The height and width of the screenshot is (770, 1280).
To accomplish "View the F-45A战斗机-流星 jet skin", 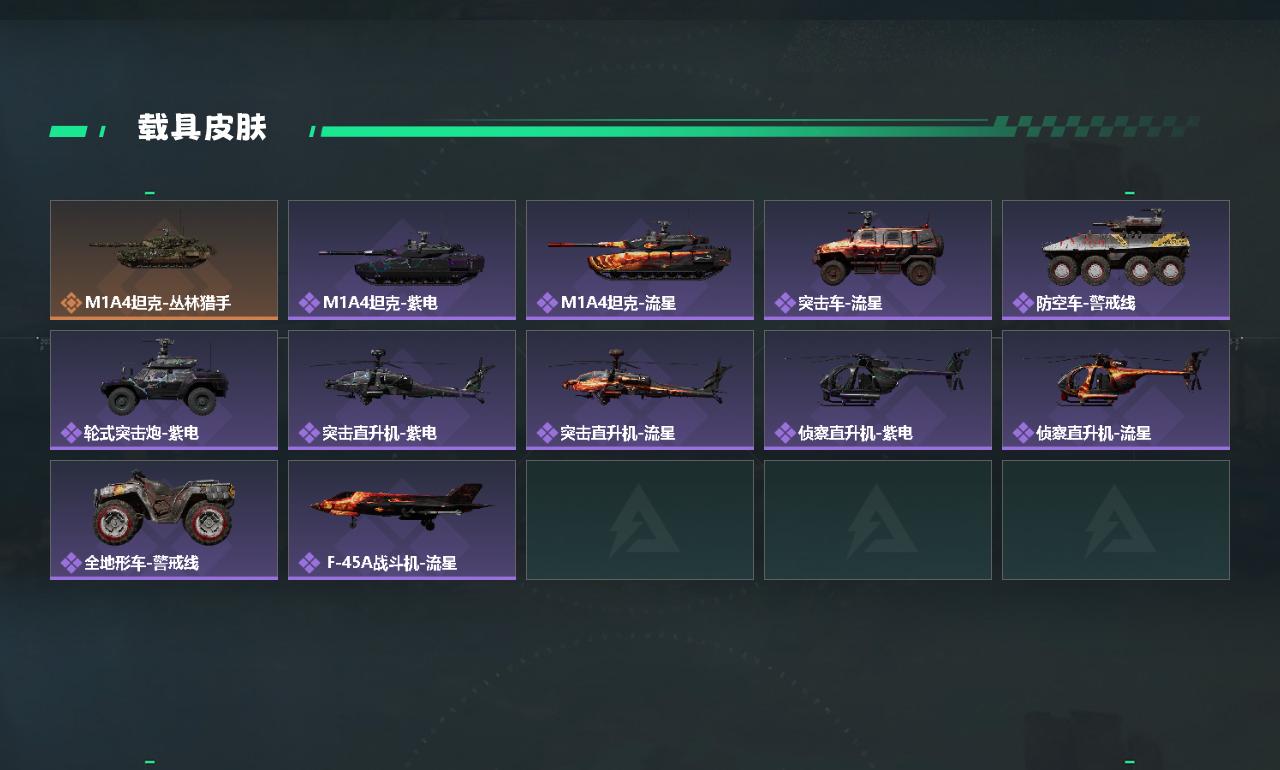I will pos(402,519).
